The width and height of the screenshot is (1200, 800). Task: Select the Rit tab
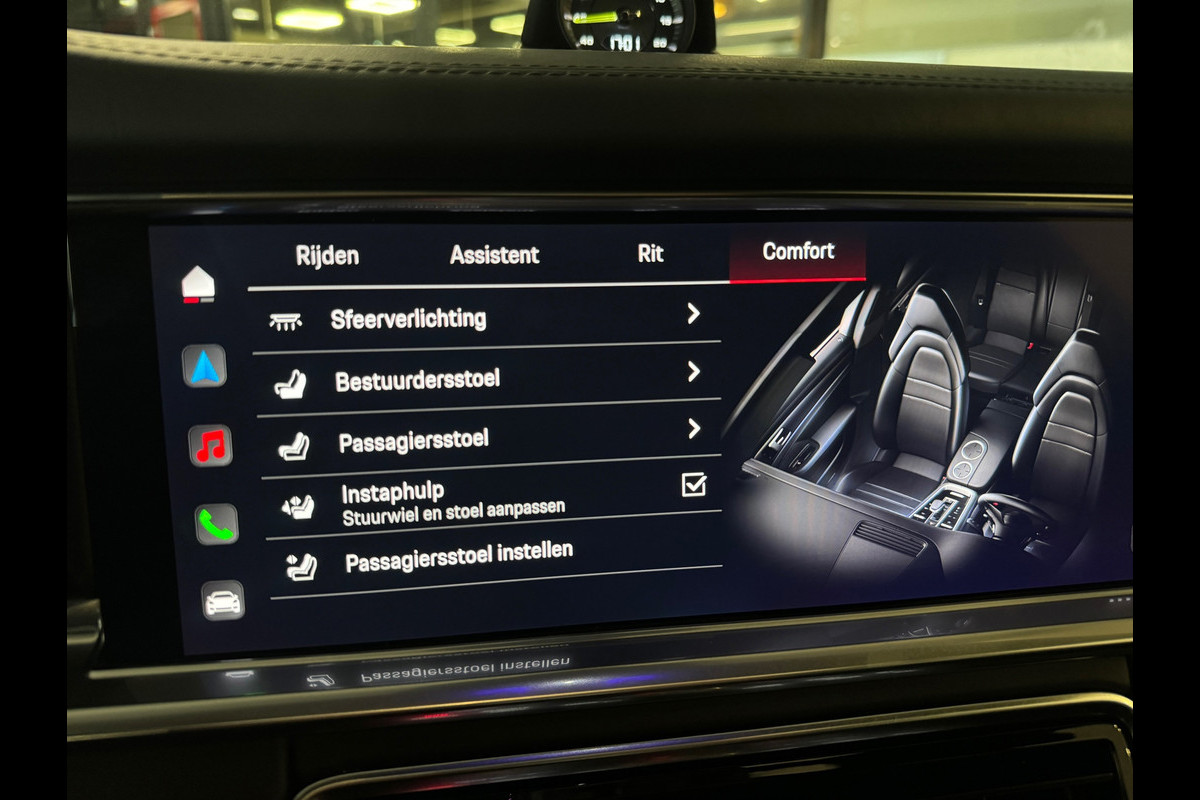click(x=650, y=253)
